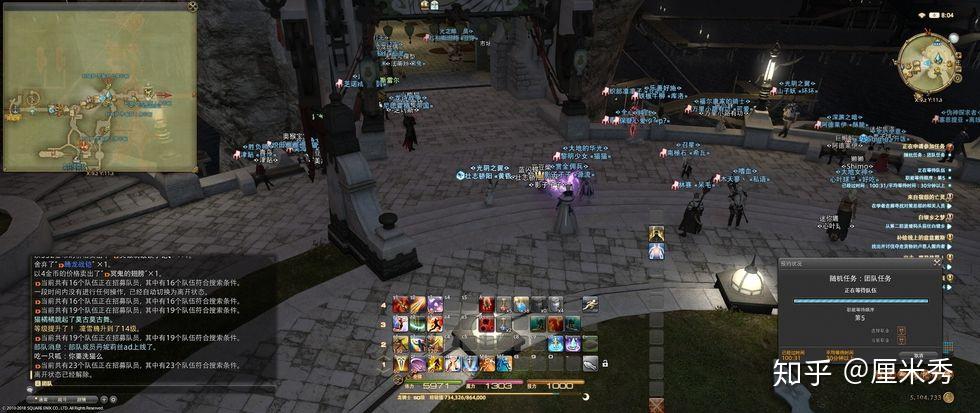Screen dimensions: 980x413
Task: Close the duty status window
Action: click(937, 264)
